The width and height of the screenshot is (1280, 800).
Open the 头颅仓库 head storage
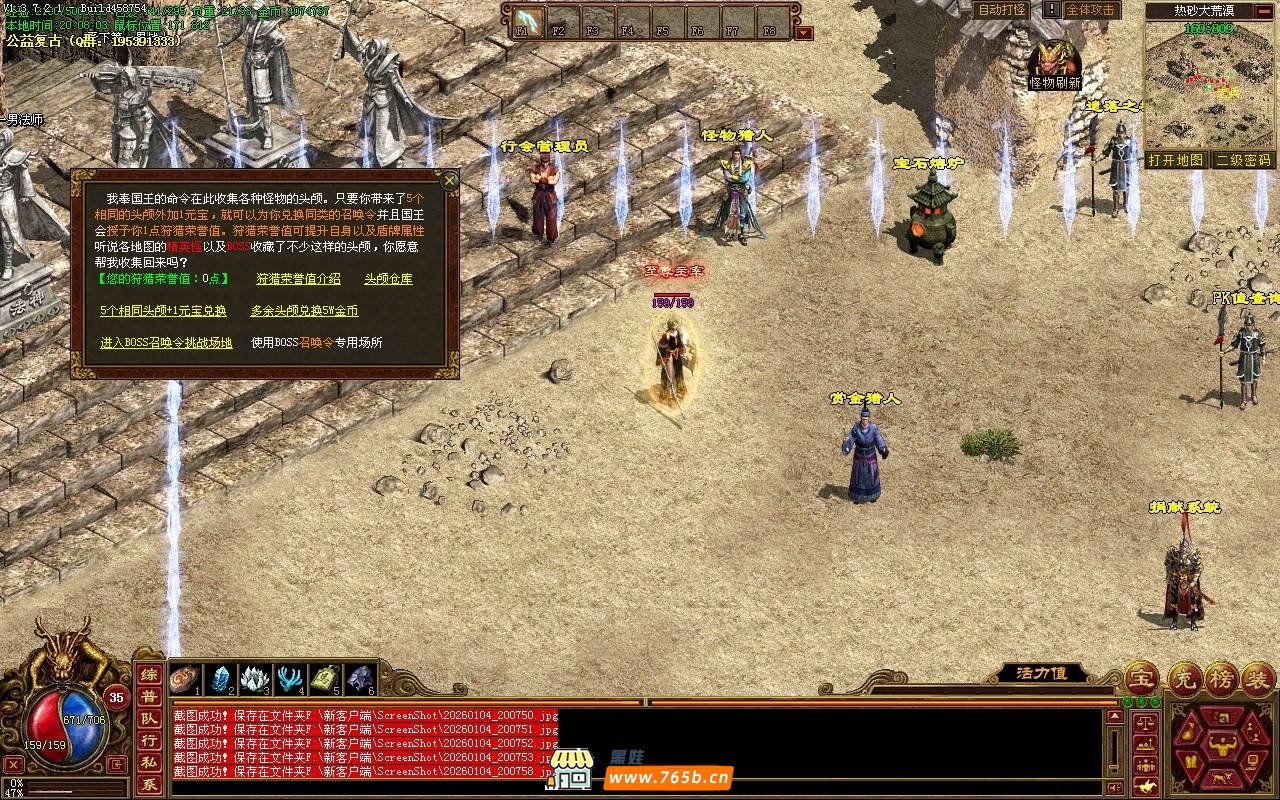click(388, 279)
